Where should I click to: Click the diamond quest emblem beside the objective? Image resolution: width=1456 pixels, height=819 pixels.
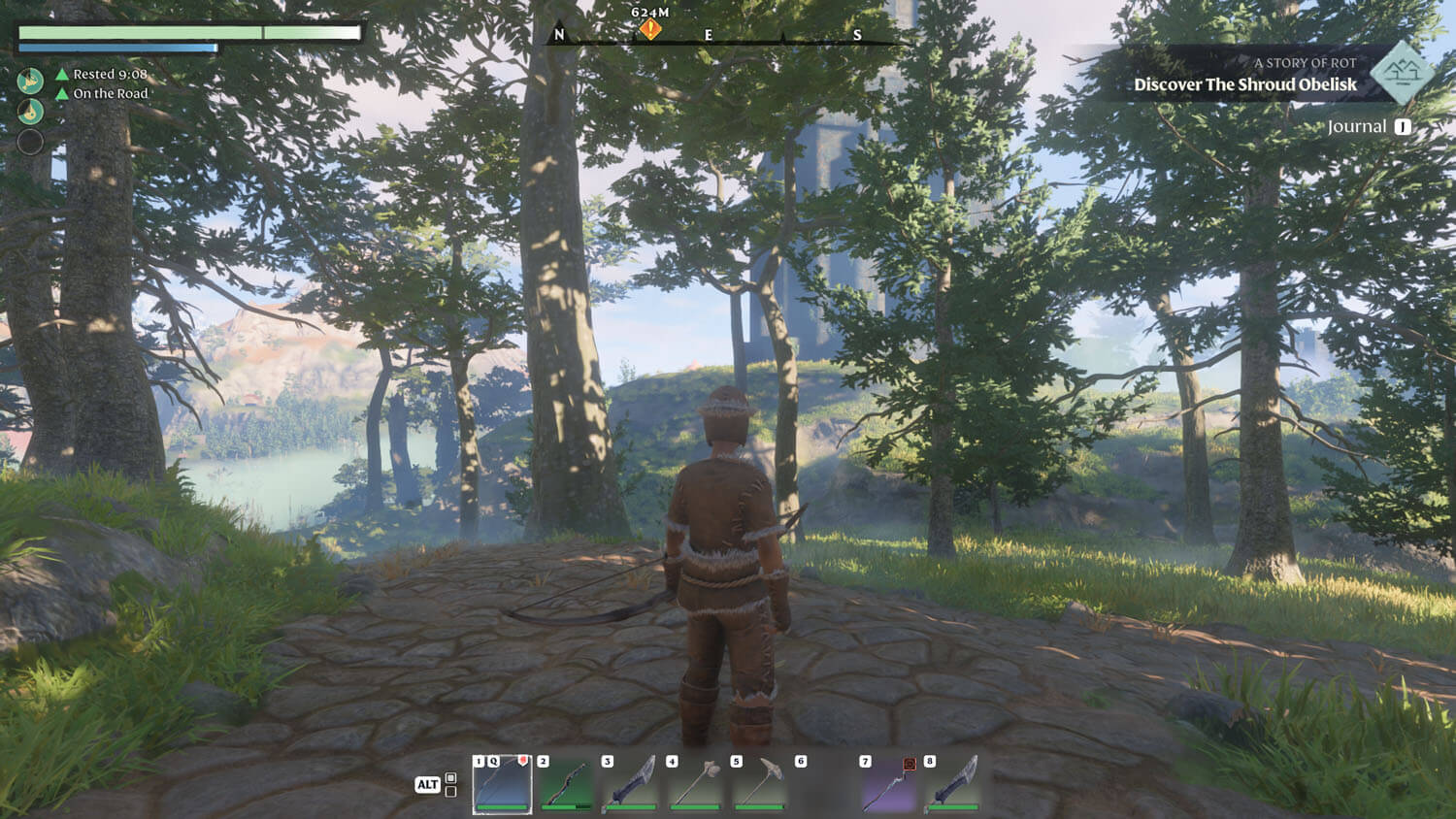(1402, 72)
